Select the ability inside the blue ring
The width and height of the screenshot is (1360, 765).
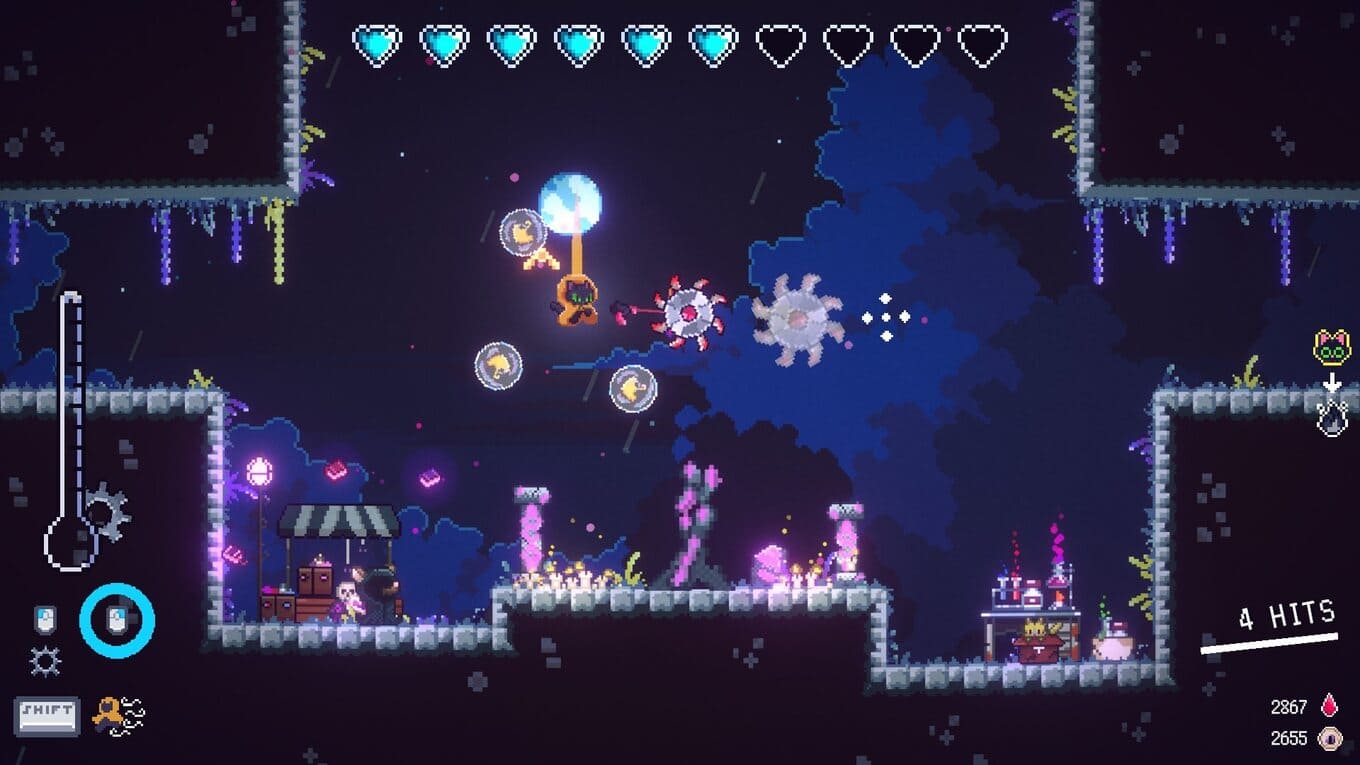pos(117,621)
